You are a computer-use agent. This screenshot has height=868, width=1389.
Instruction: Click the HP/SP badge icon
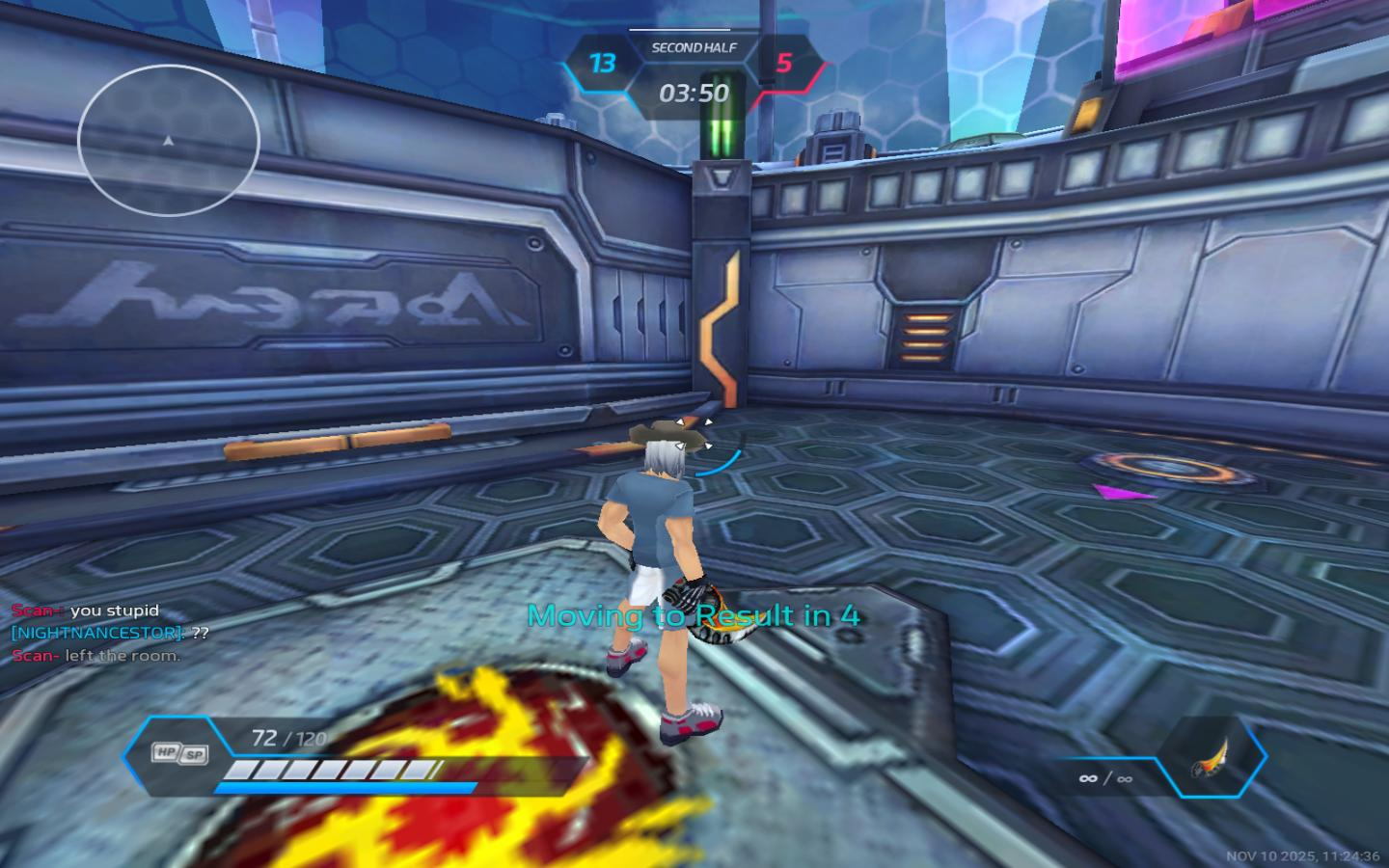(x=180, y=753)
